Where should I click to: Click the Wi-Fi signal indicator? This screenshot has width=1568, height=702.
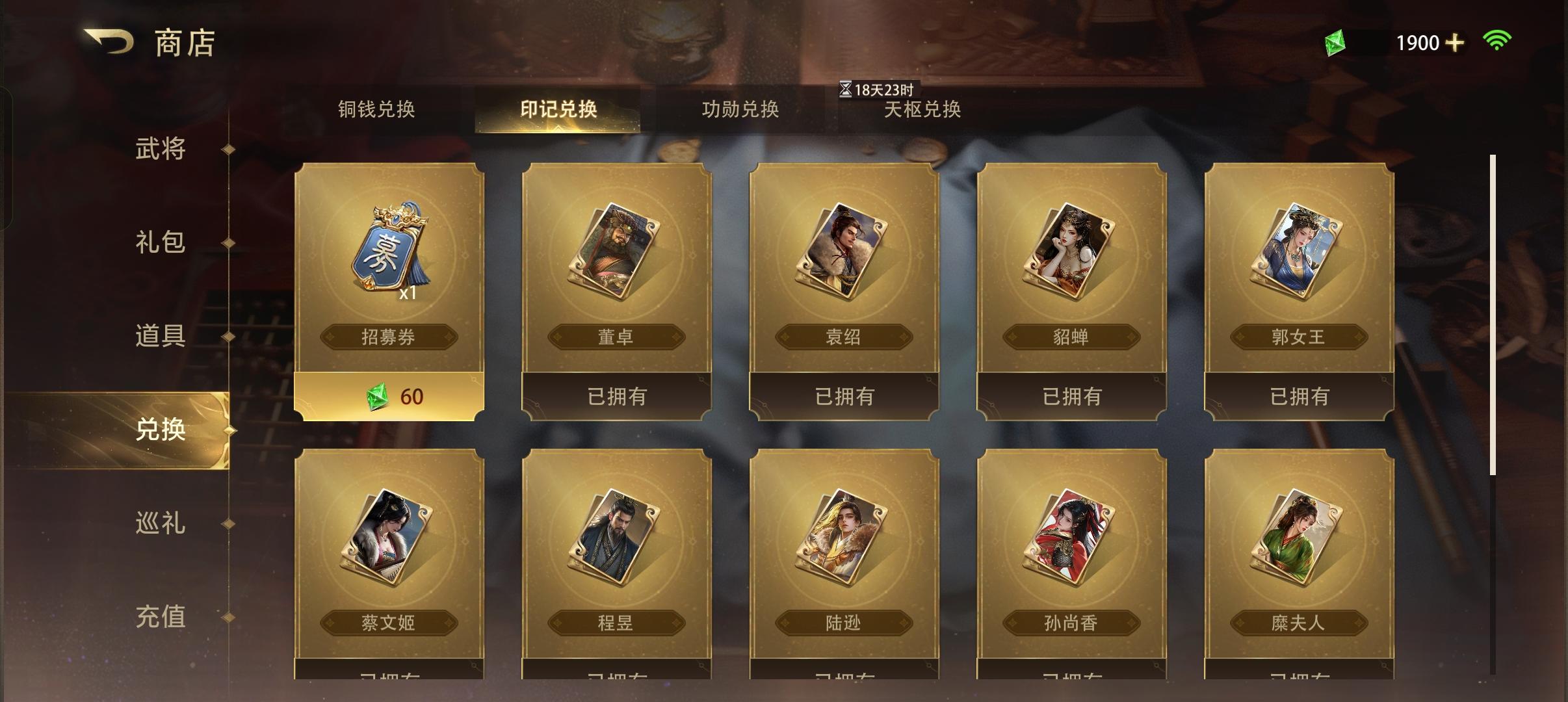point(1498,41)
